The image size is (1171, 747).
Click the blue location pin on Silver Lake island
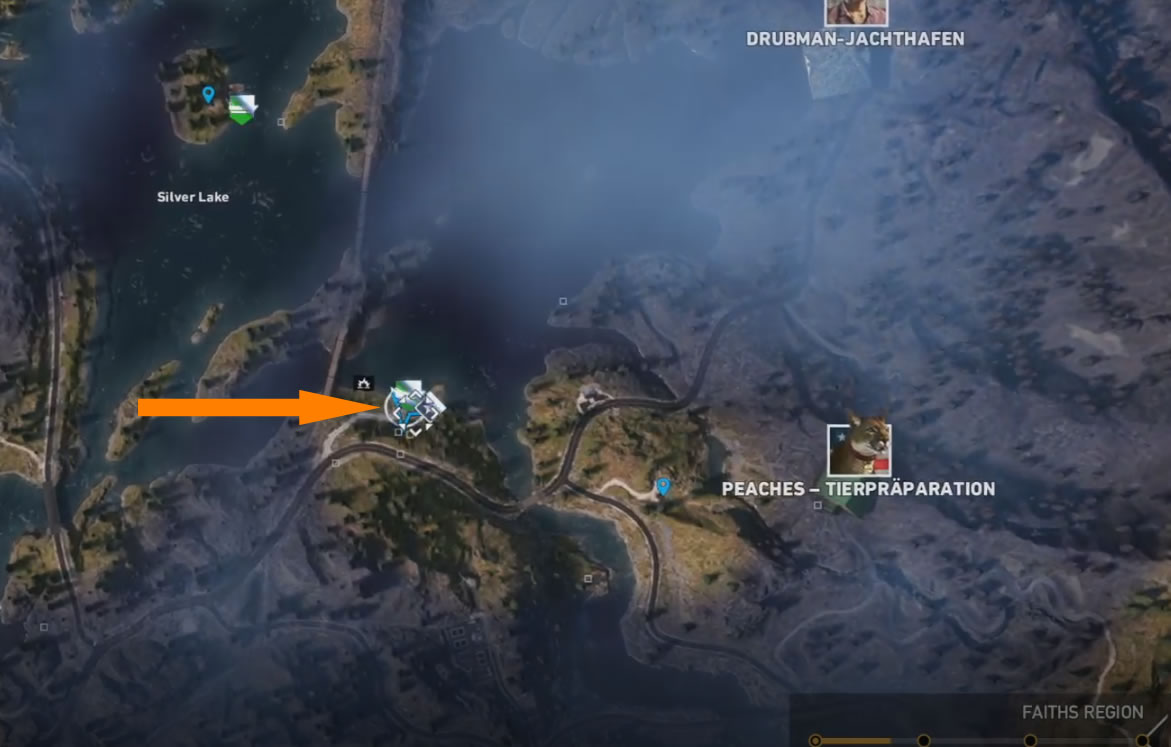point(208,95)
